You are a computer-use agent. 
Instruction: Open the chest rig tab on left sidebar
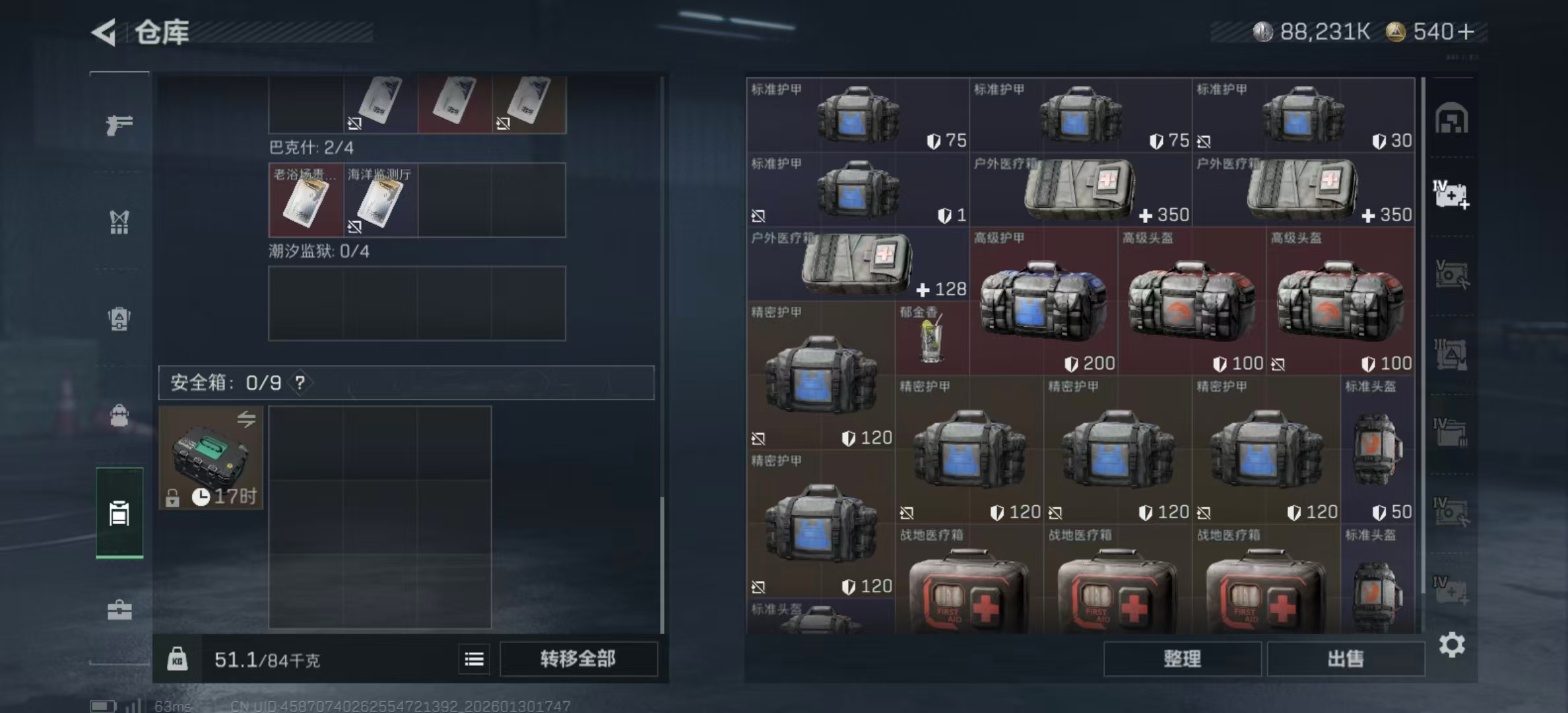coord(119,222)
